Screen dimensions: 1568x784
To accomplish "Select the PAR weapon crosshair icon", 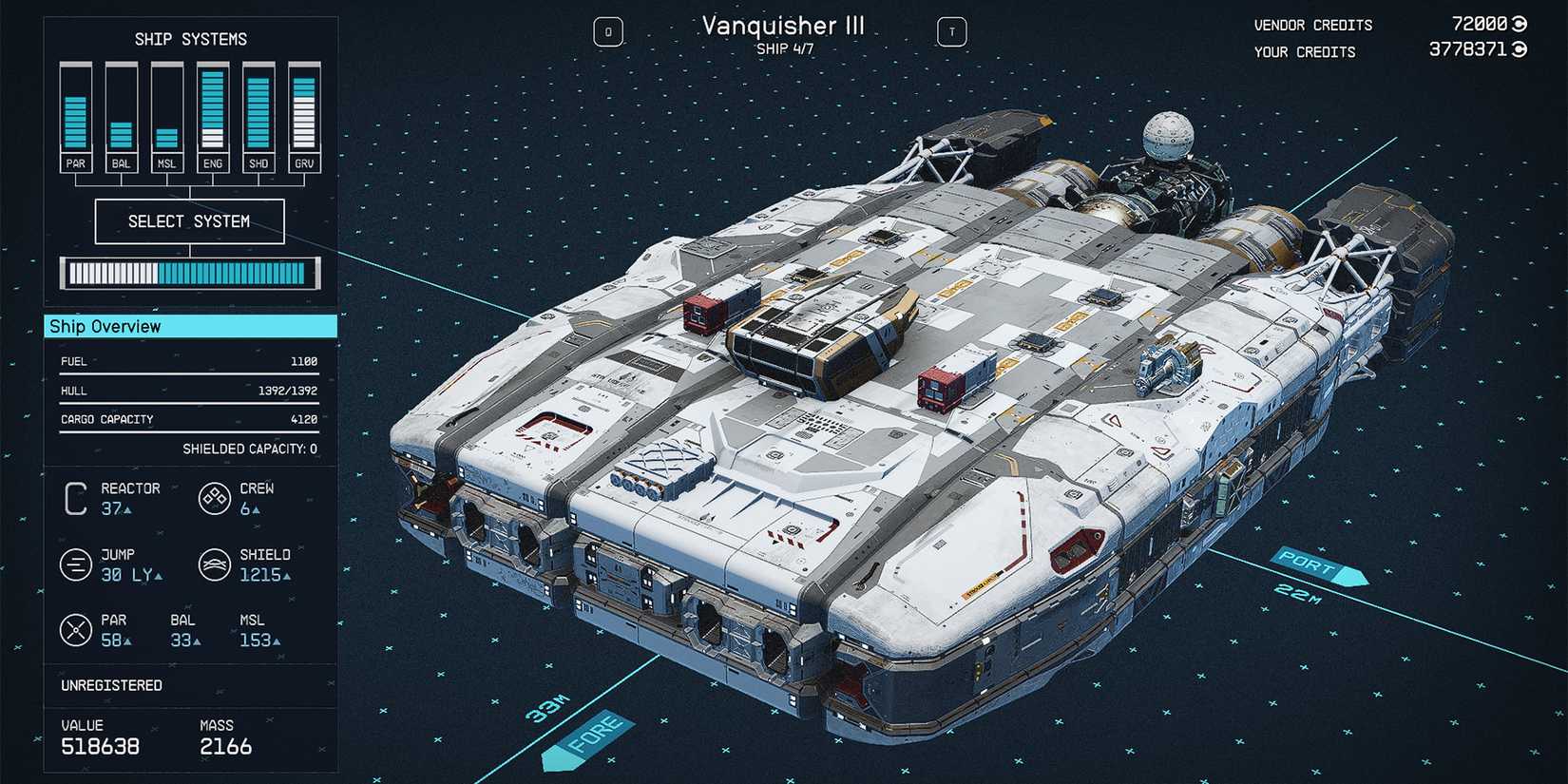I will (x=77, y=629).
